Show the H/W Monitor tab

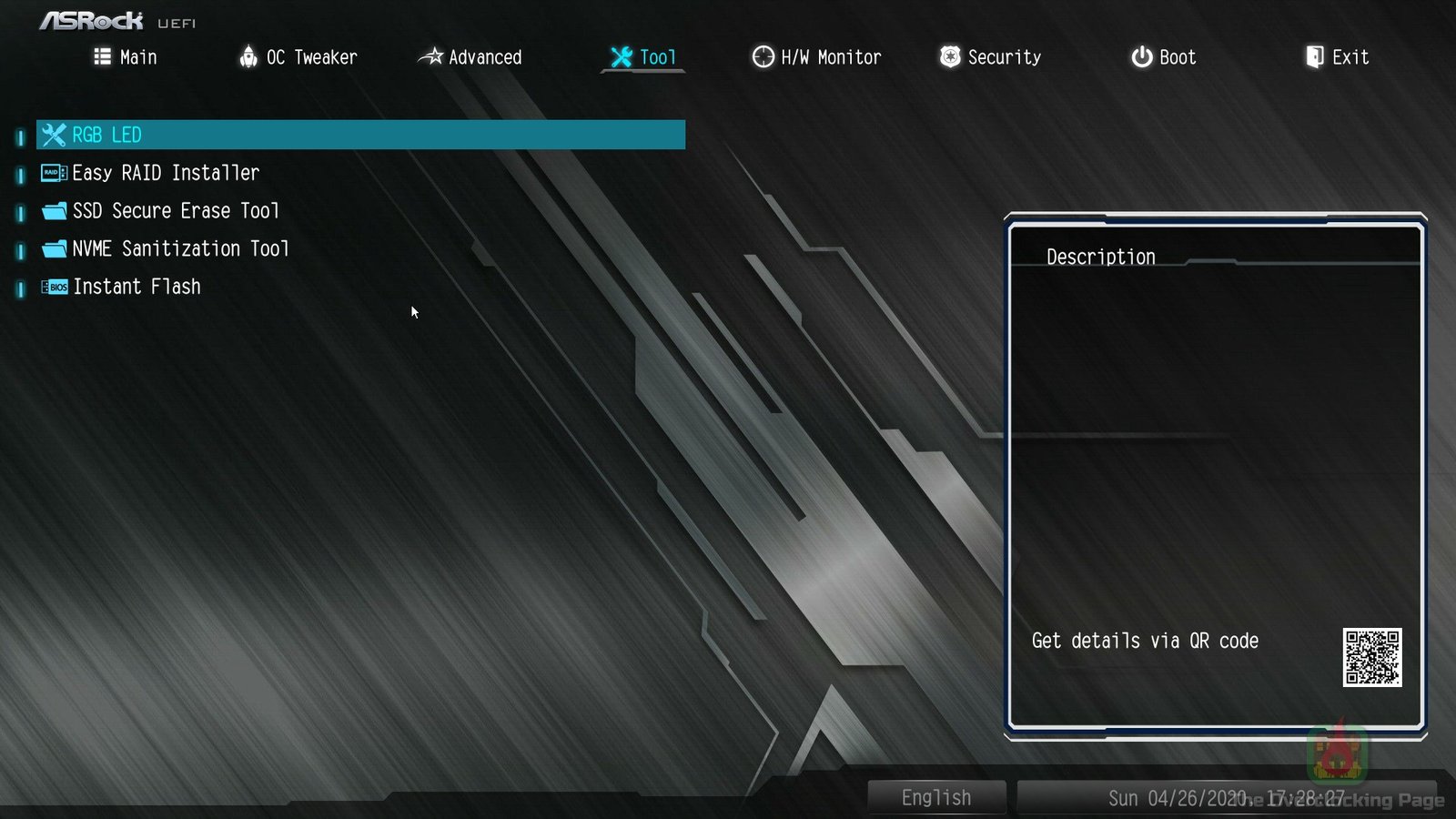pyautogui.click(x=816, y=57)
